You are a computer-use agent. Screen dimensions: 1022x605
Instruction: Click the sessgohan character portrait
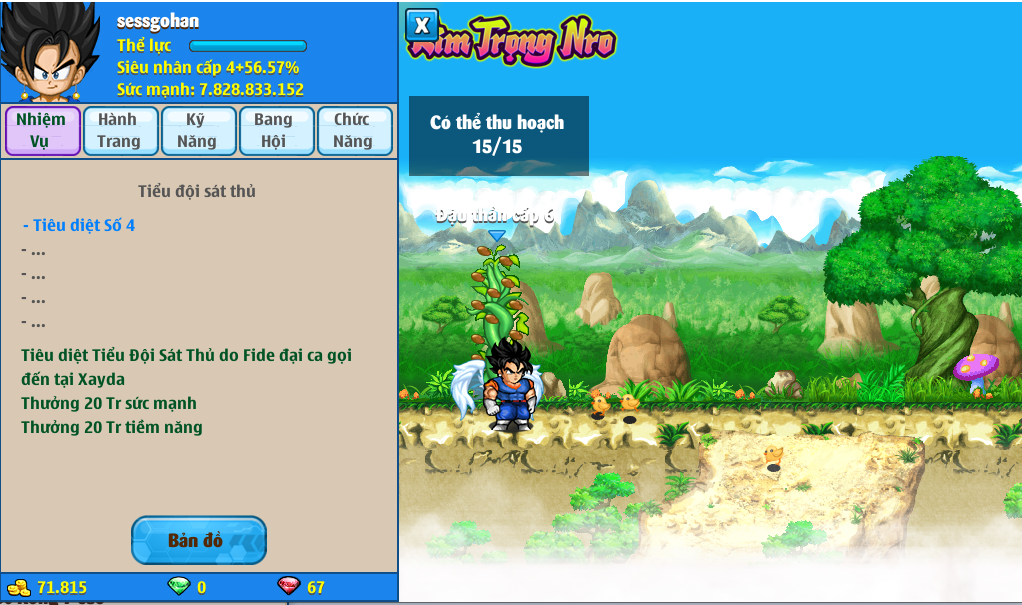pyautogui.click(x=50, y=52)
